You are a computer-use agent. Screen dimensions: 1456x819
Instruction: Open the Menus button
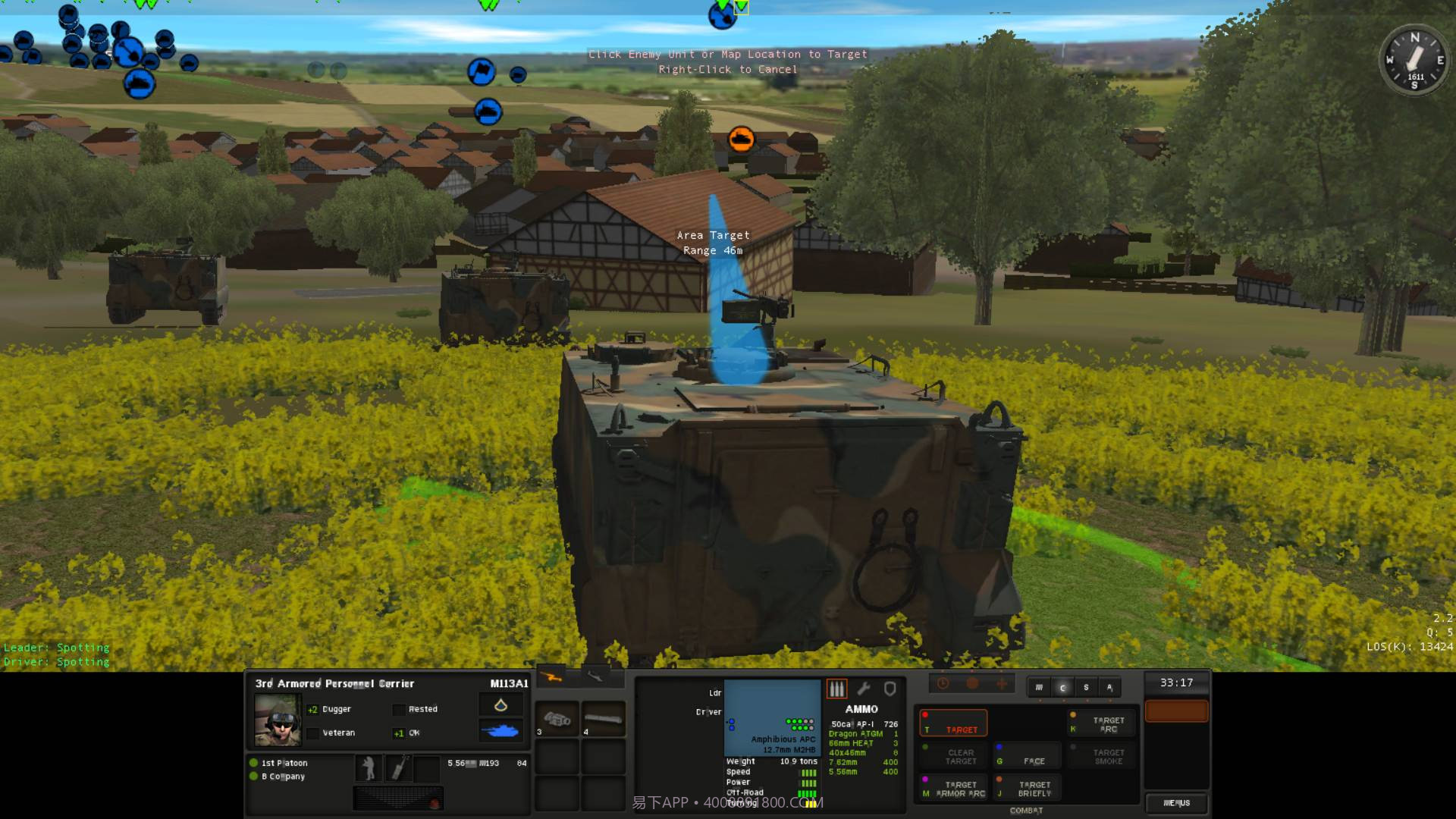point(1178,803)
